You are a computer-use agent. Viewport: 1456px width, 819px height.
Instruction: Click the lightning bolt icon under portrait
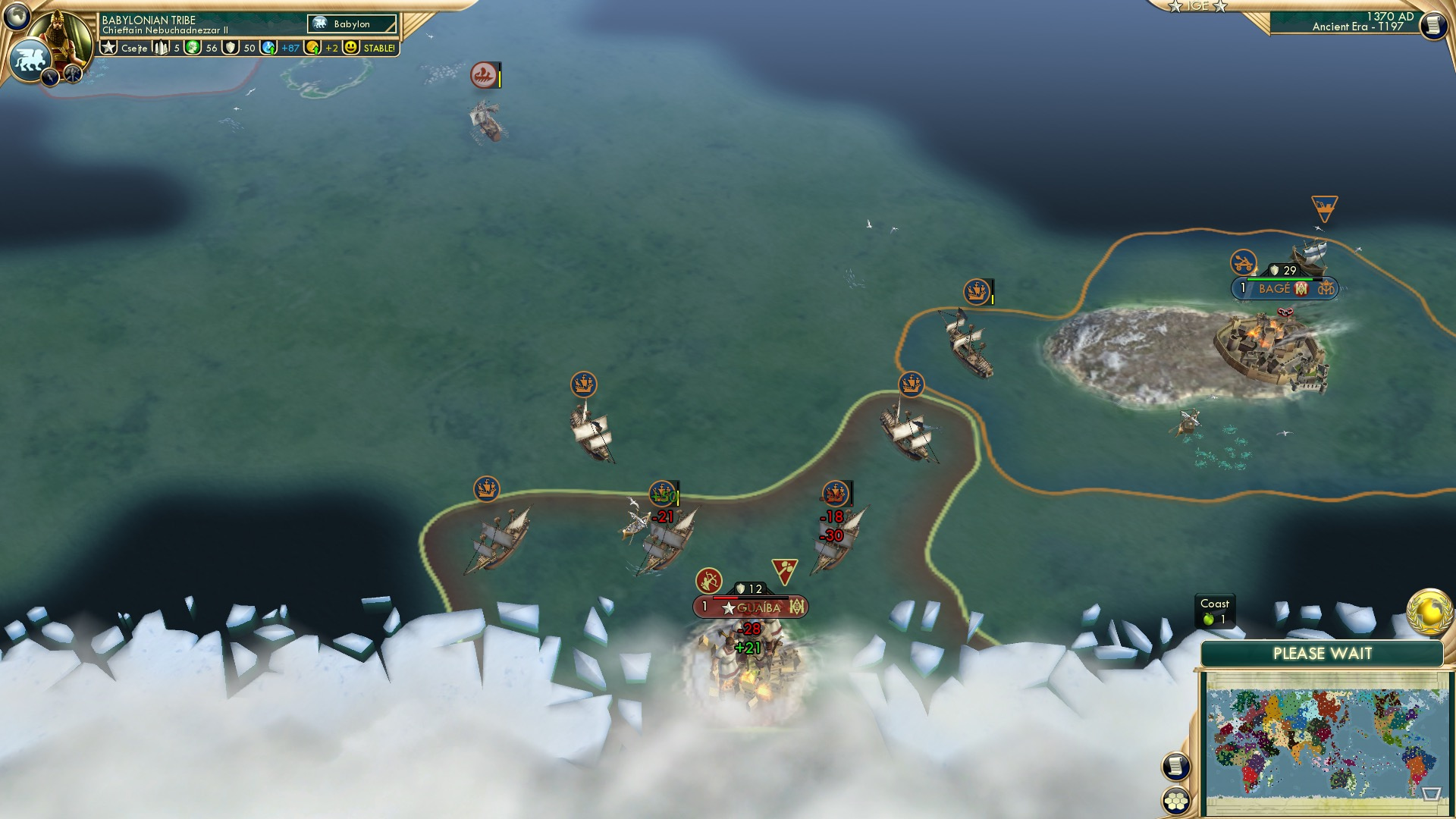click(x=50, y=77)
